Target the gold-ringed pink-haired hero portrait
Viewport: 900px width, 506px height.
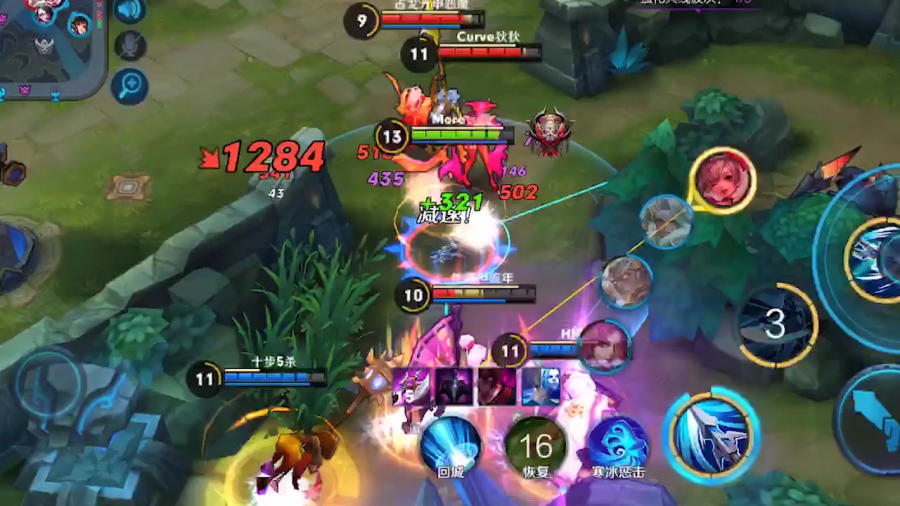click(x=722, y=180)
